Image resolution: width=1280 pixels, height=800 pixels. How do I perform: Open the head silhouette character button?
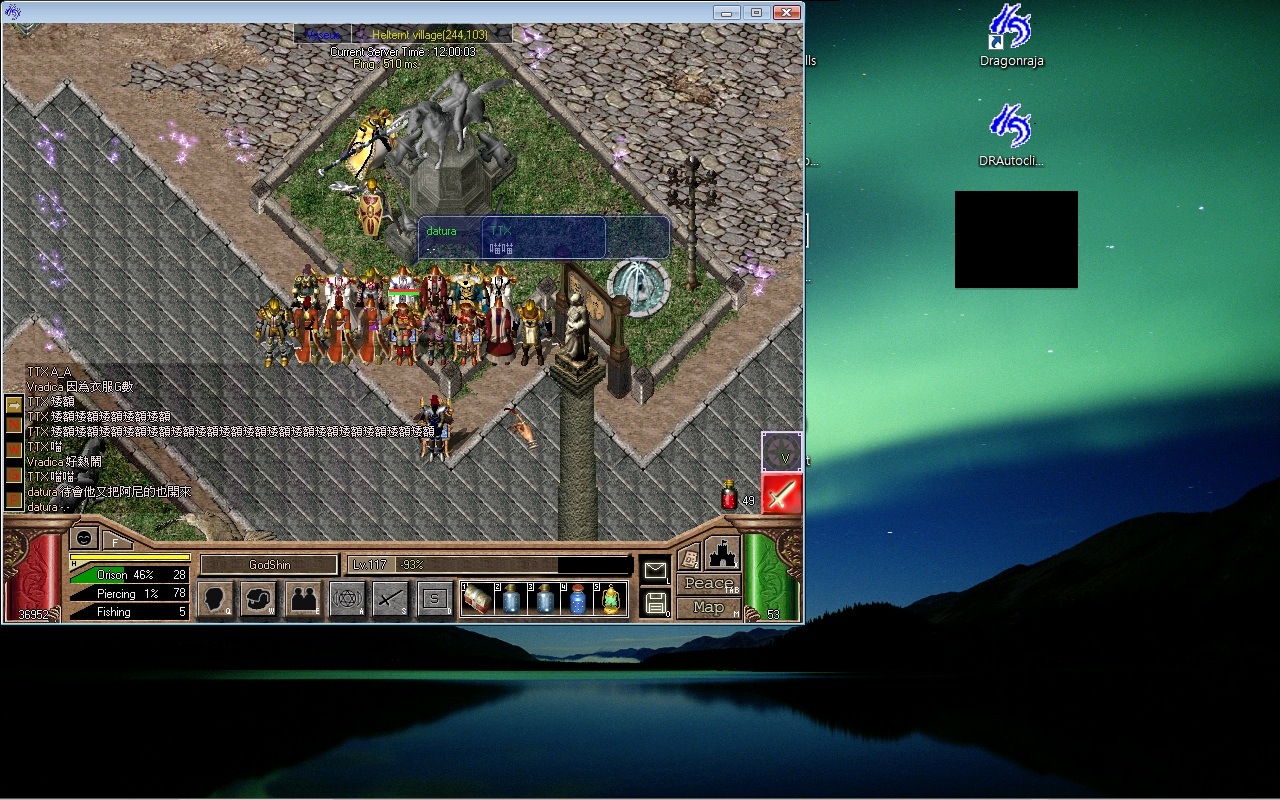[215, 599]
